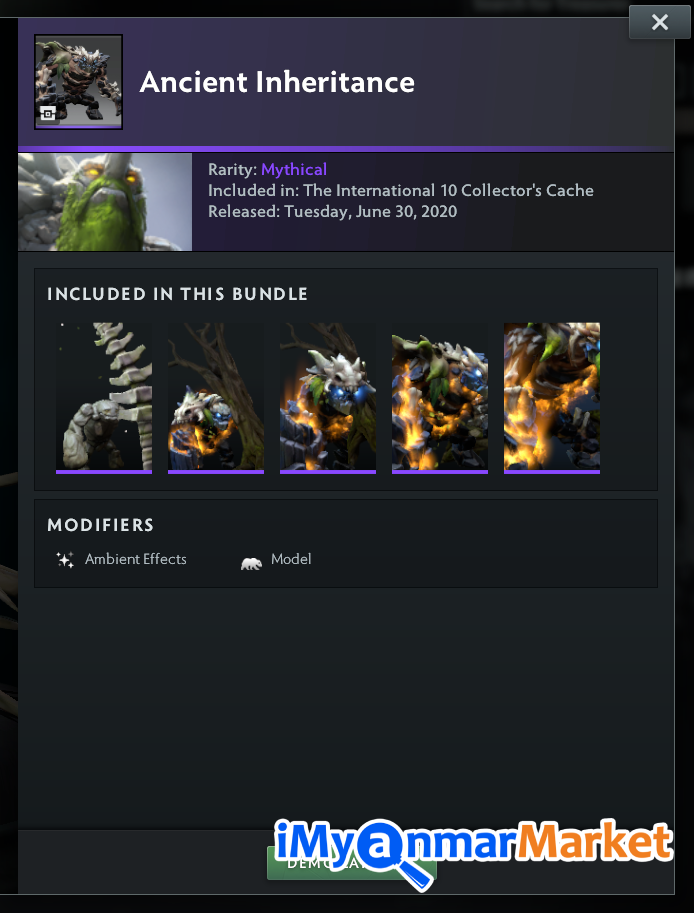This screenshot has height=913, width=694.
Task: Select the bone spine stone golem thumbnail
Action: (x=104, y=397)
